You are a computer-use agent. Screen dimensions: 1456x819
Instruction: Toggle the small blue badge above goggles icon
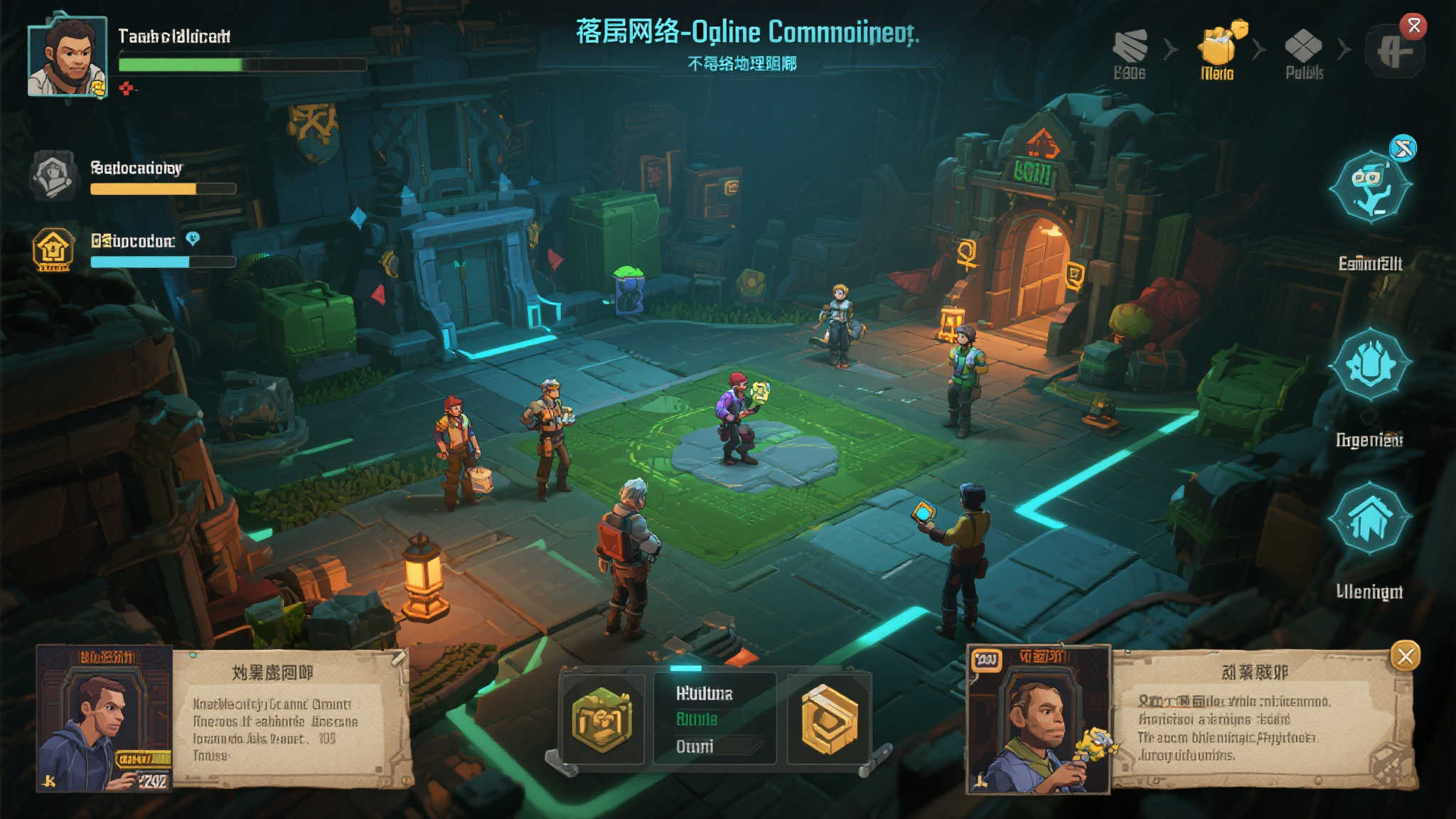[x=1403, y=149]
